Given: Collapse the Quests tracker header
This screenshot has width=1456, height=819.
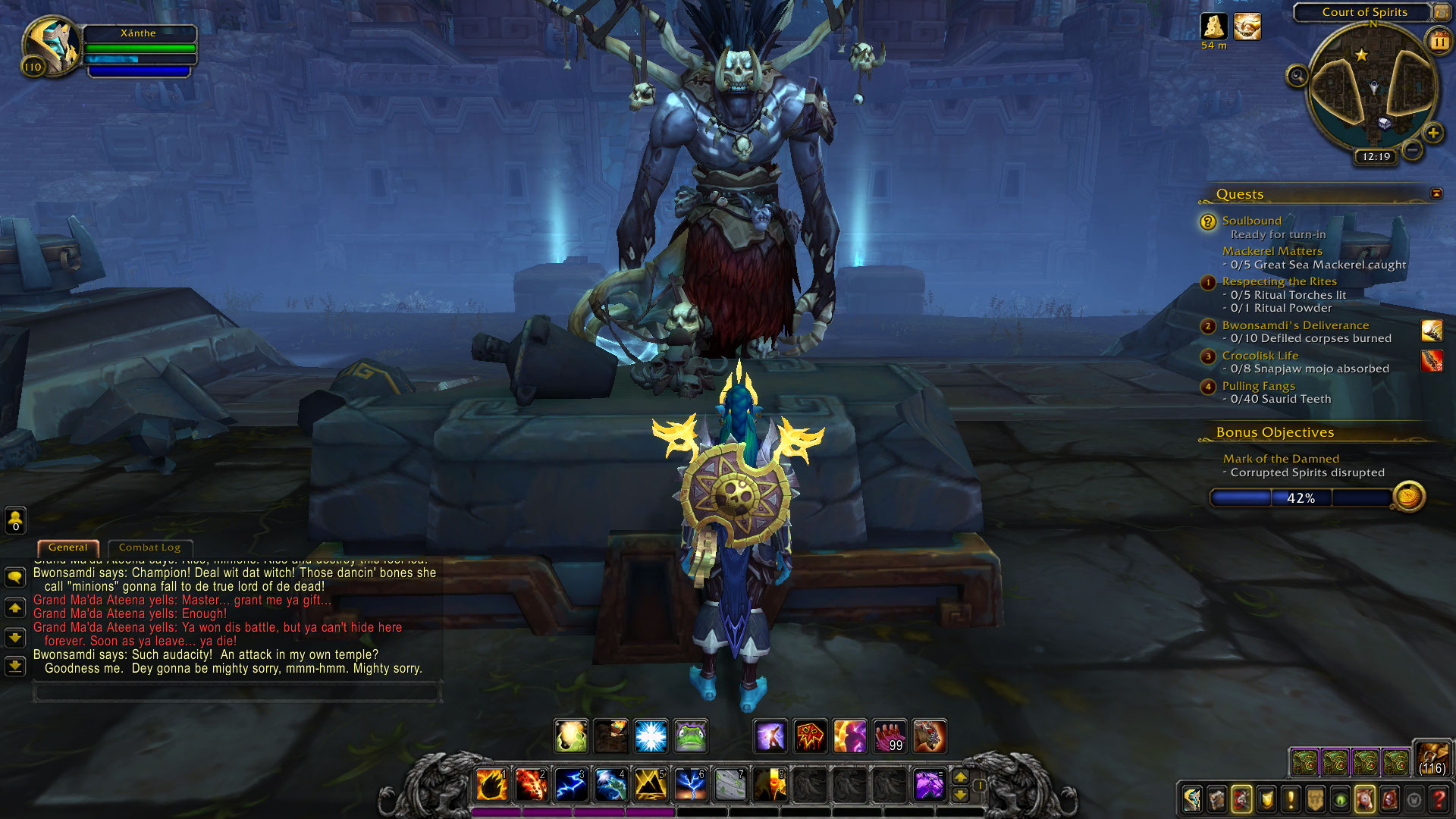Looking at the screenshot, I should coord(1436,194).
